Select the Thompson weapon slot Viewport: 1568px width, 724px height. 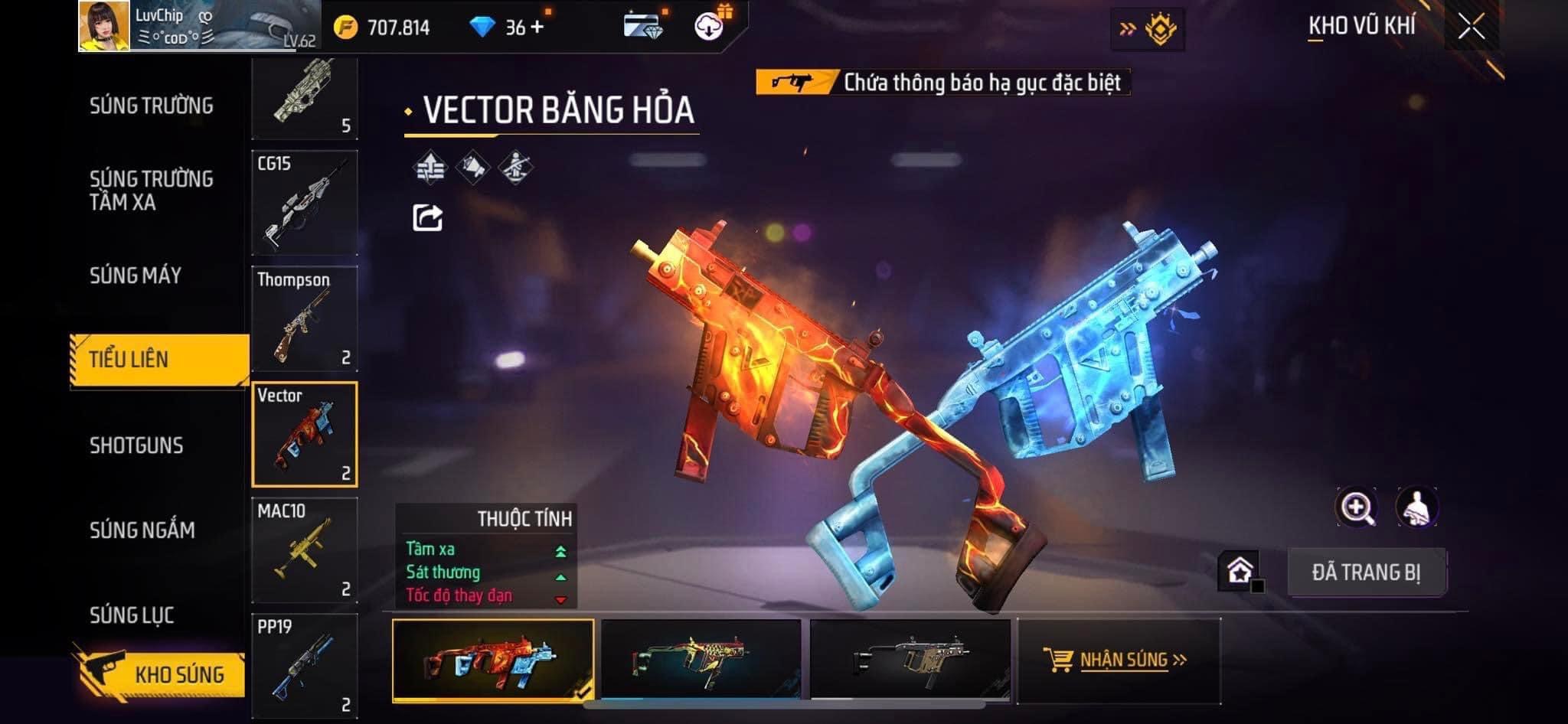point(305,318)
